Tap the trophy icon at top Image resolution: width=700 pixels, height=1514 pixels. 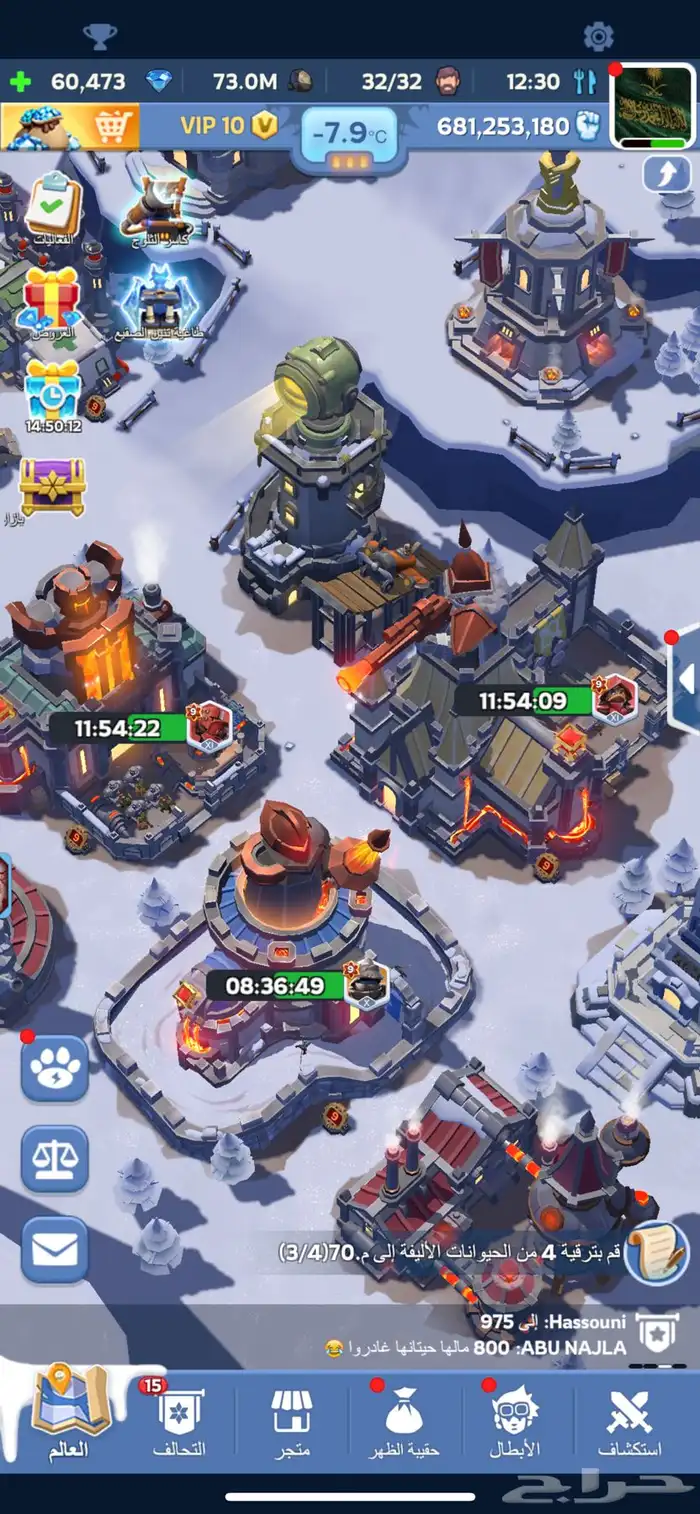click(x=100, y=37)
